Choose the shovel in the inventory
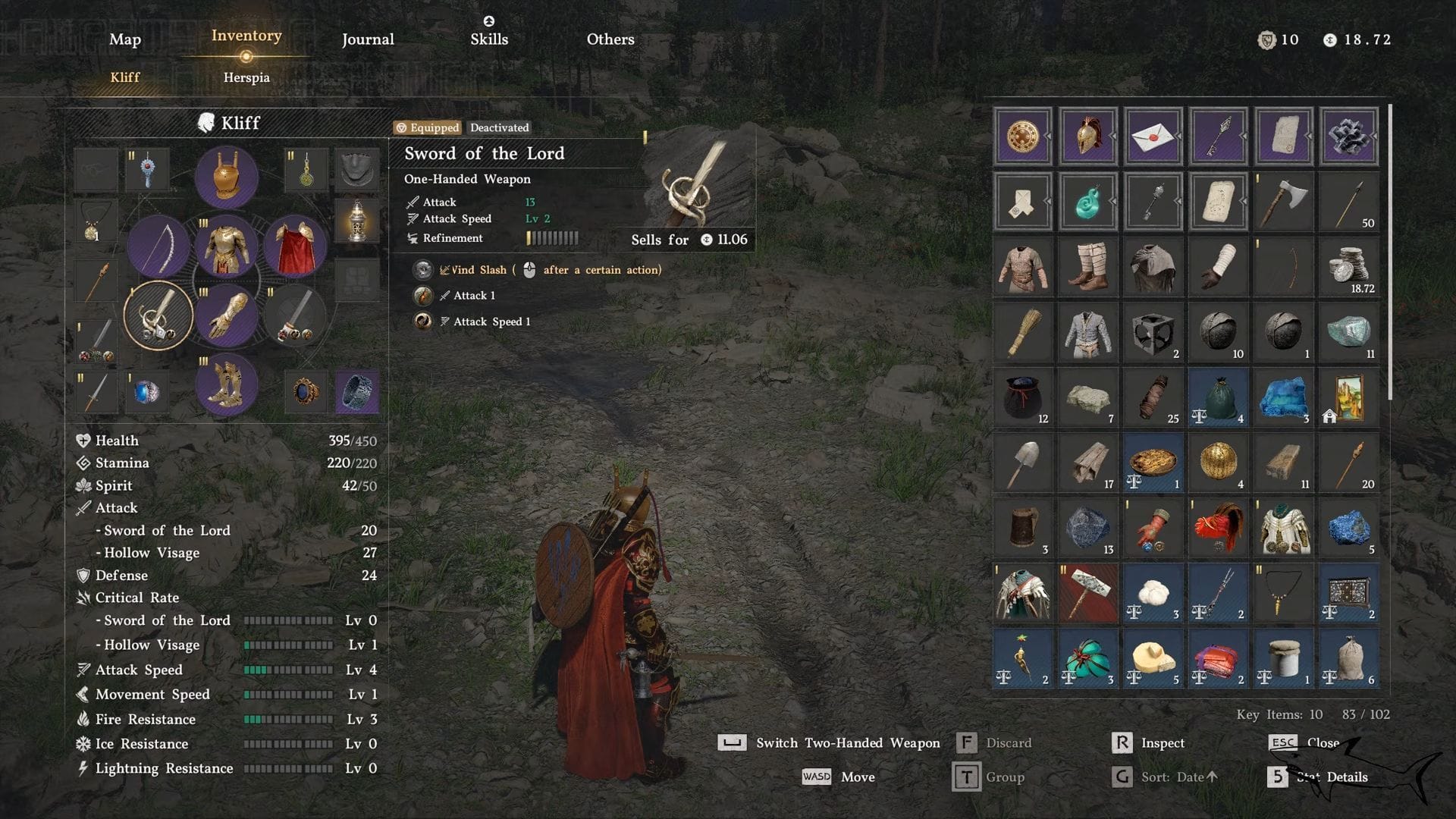The height and width of the screenshot is (819, 1456). click(1022, 463)
